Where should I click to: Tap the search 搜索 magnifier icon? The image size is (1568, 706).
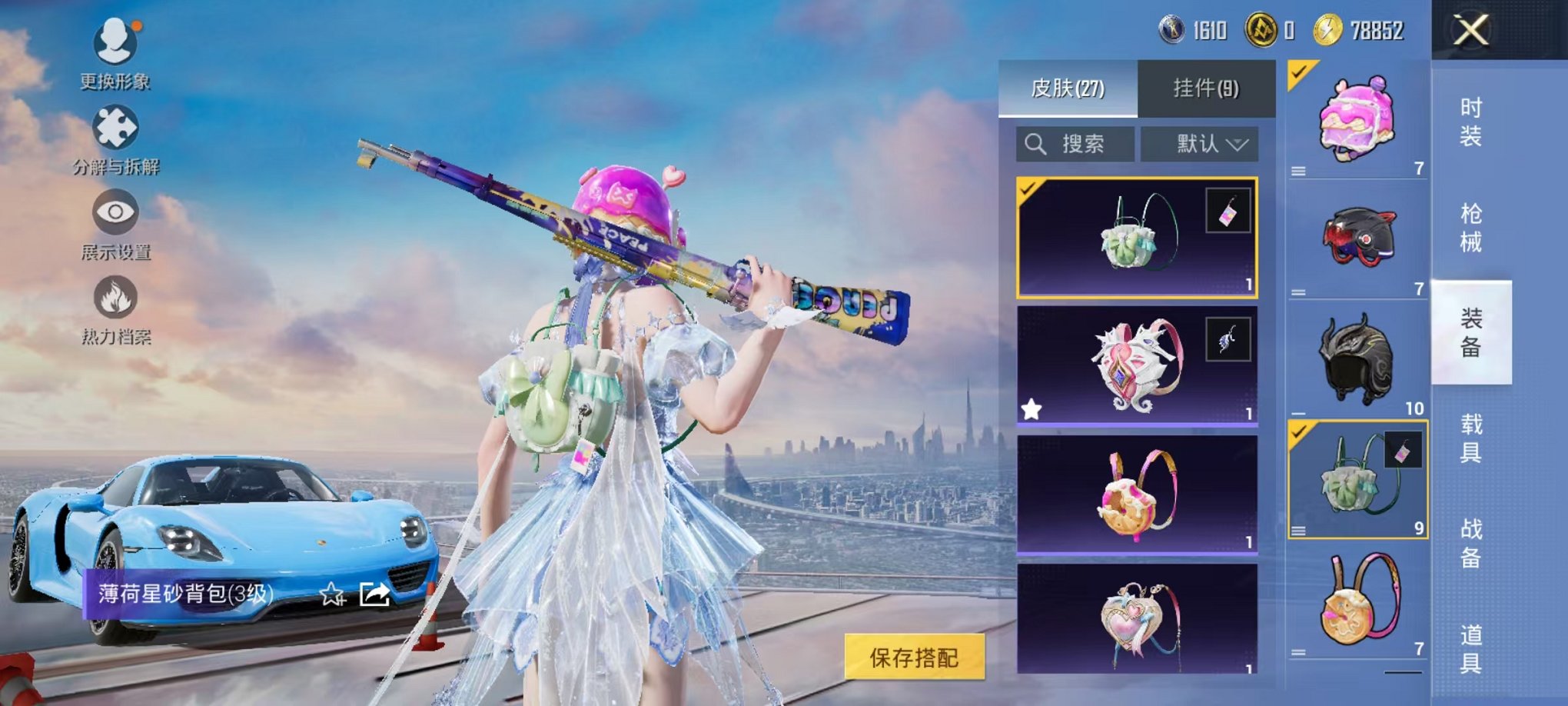coord(1035,143)
